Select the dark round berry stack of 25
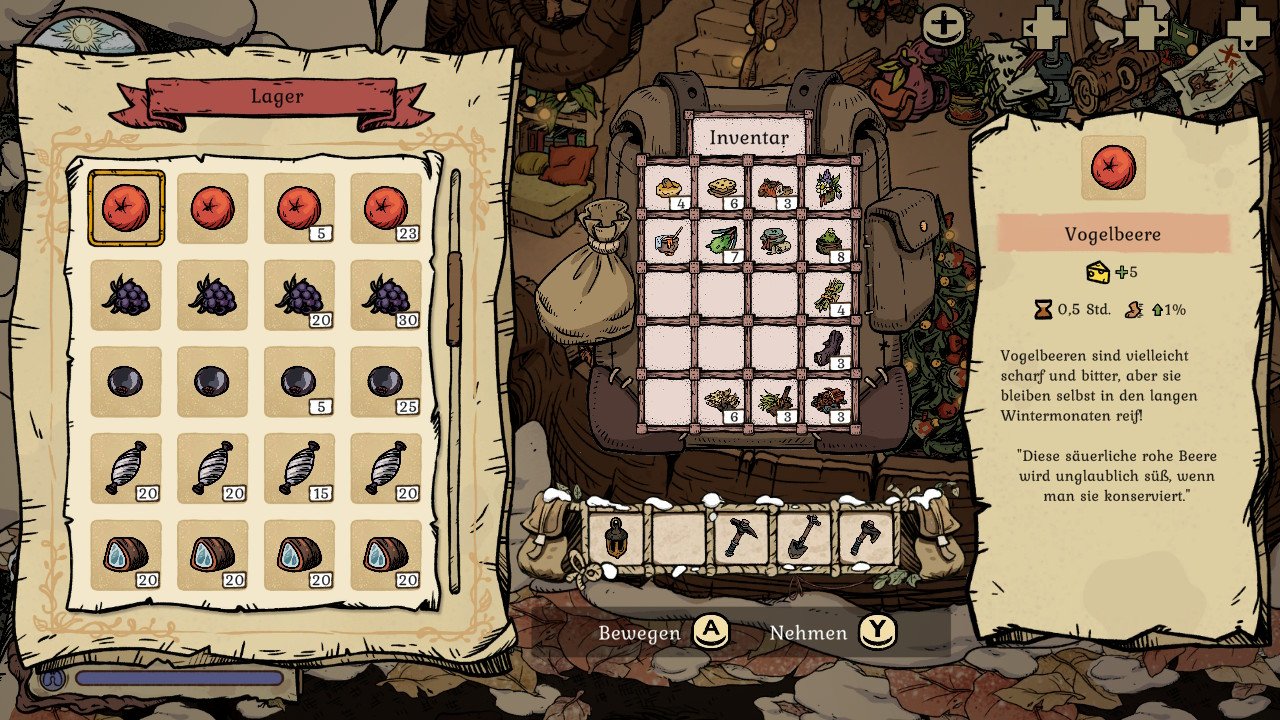This screenshot has width=1280, height=720. pyautogui.click(x=386, y=381)
